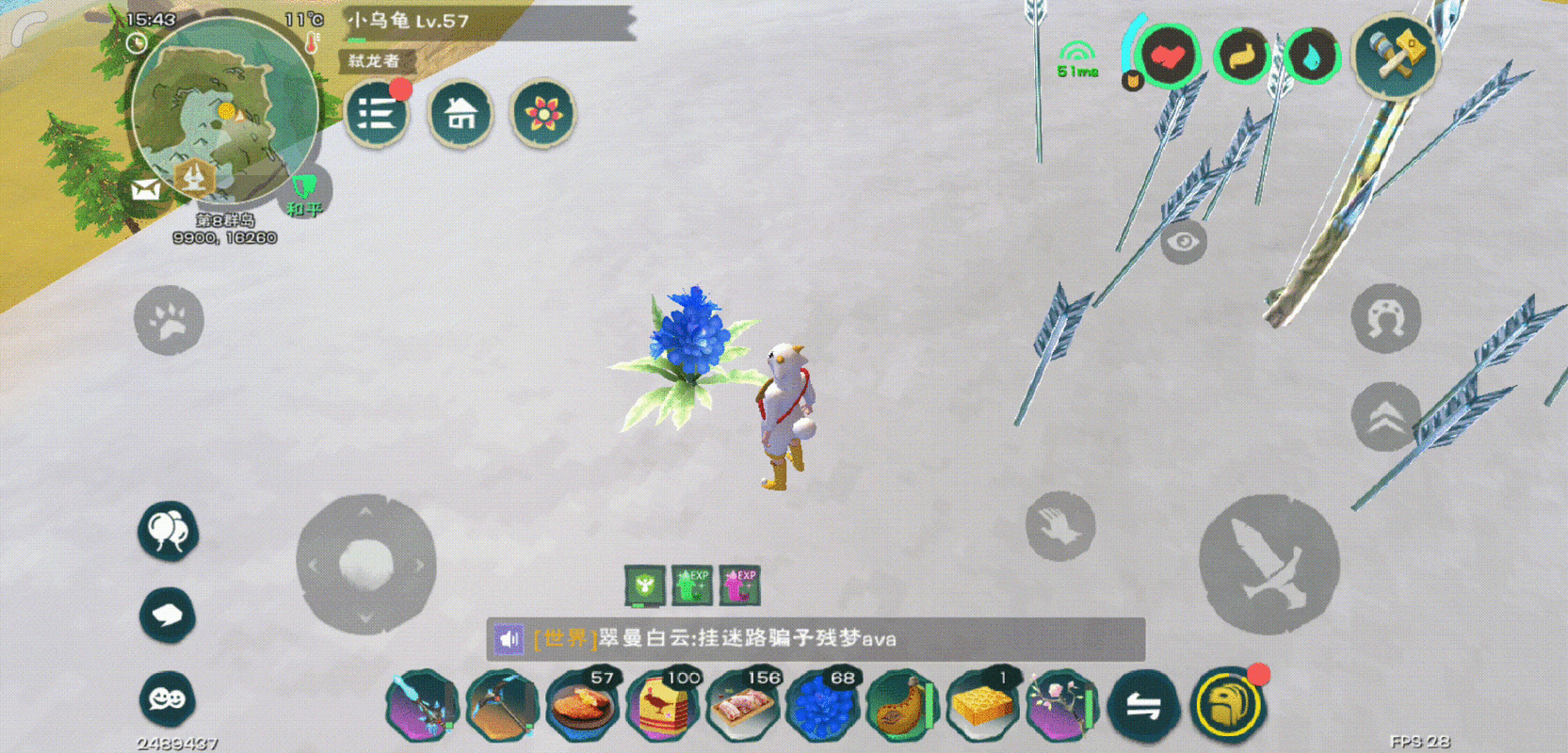1568x753 pixels.
Task: Open the yellow backpack inventory
Action: [x=1228, y=705]
